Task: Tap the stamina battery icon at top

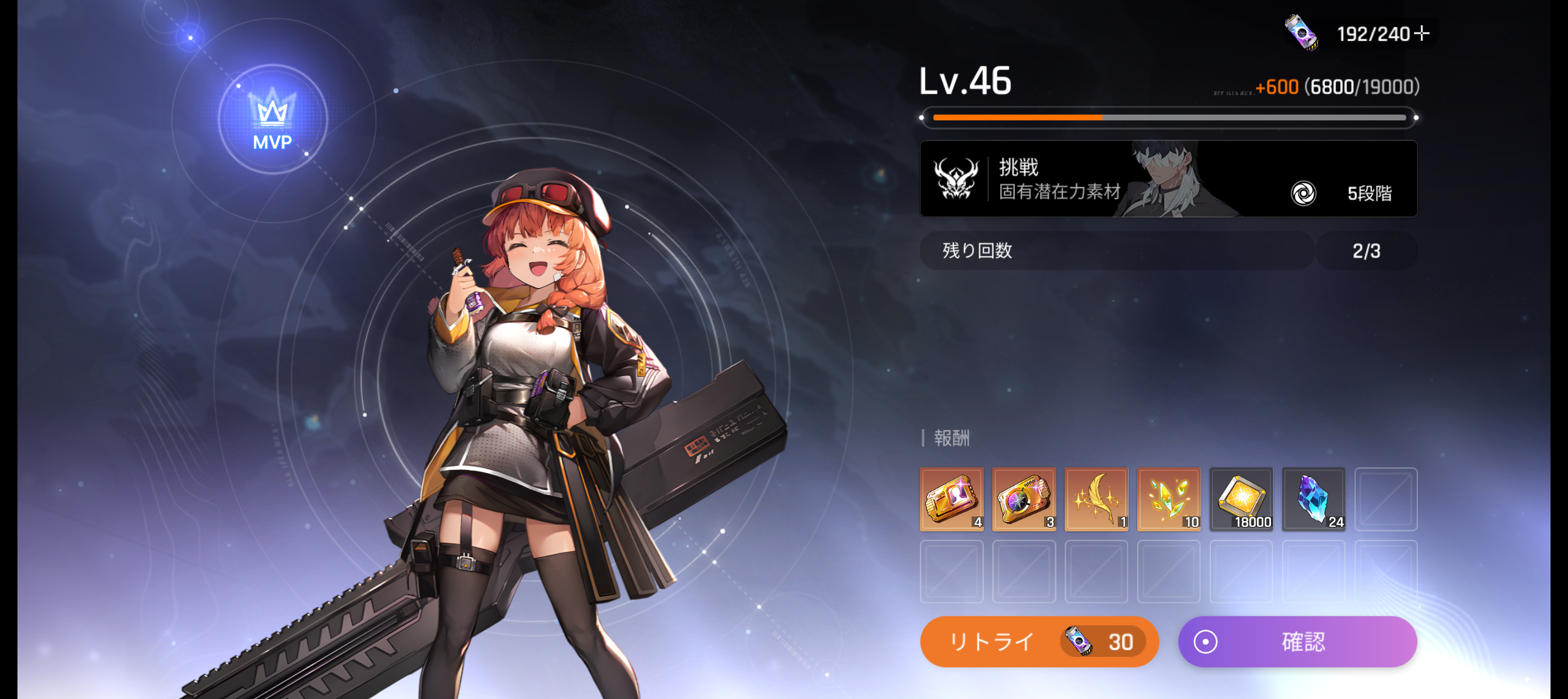Action: coord(1301,32)
